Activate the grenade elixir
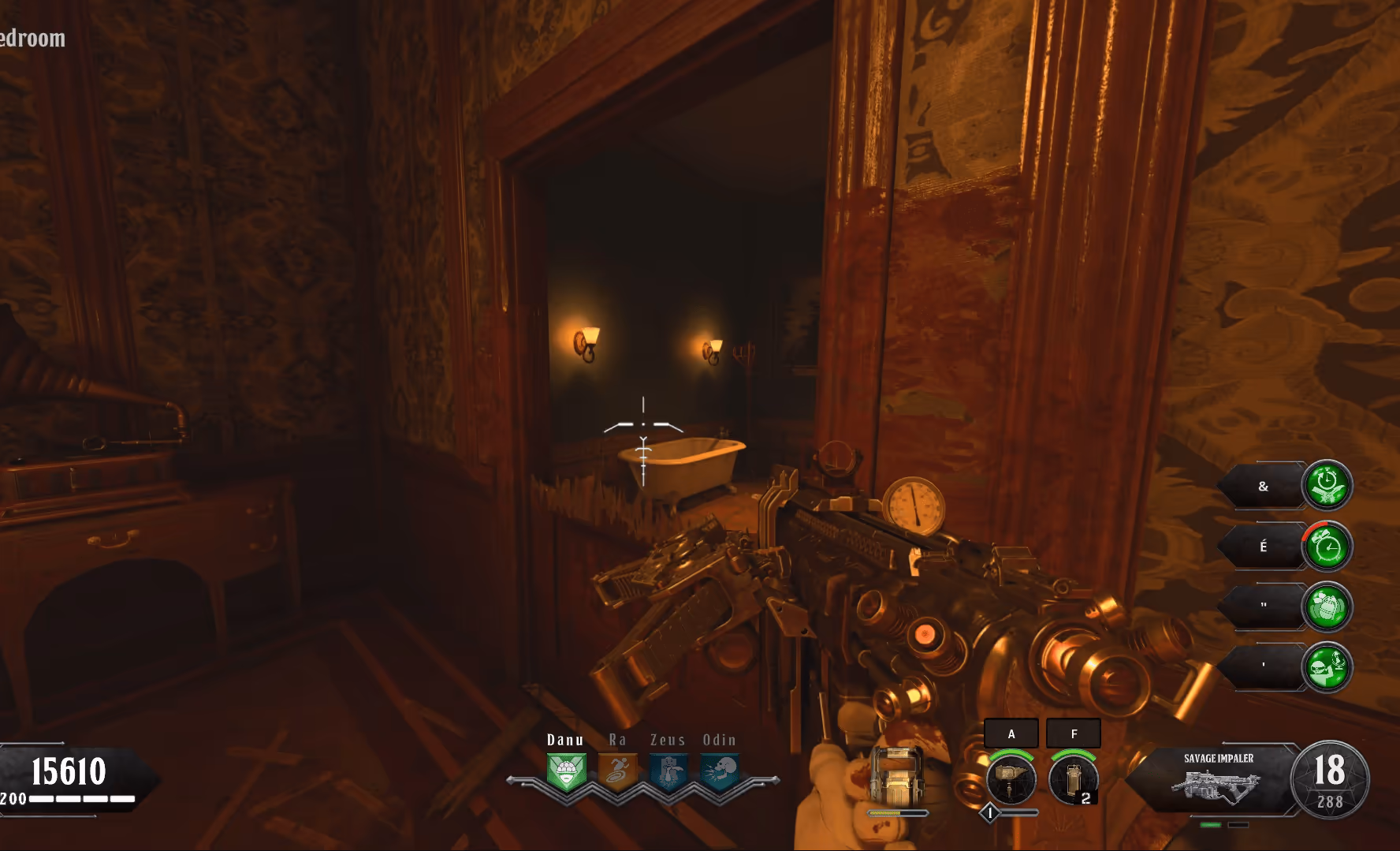Screen dimensions: 1400x851 1327,607
